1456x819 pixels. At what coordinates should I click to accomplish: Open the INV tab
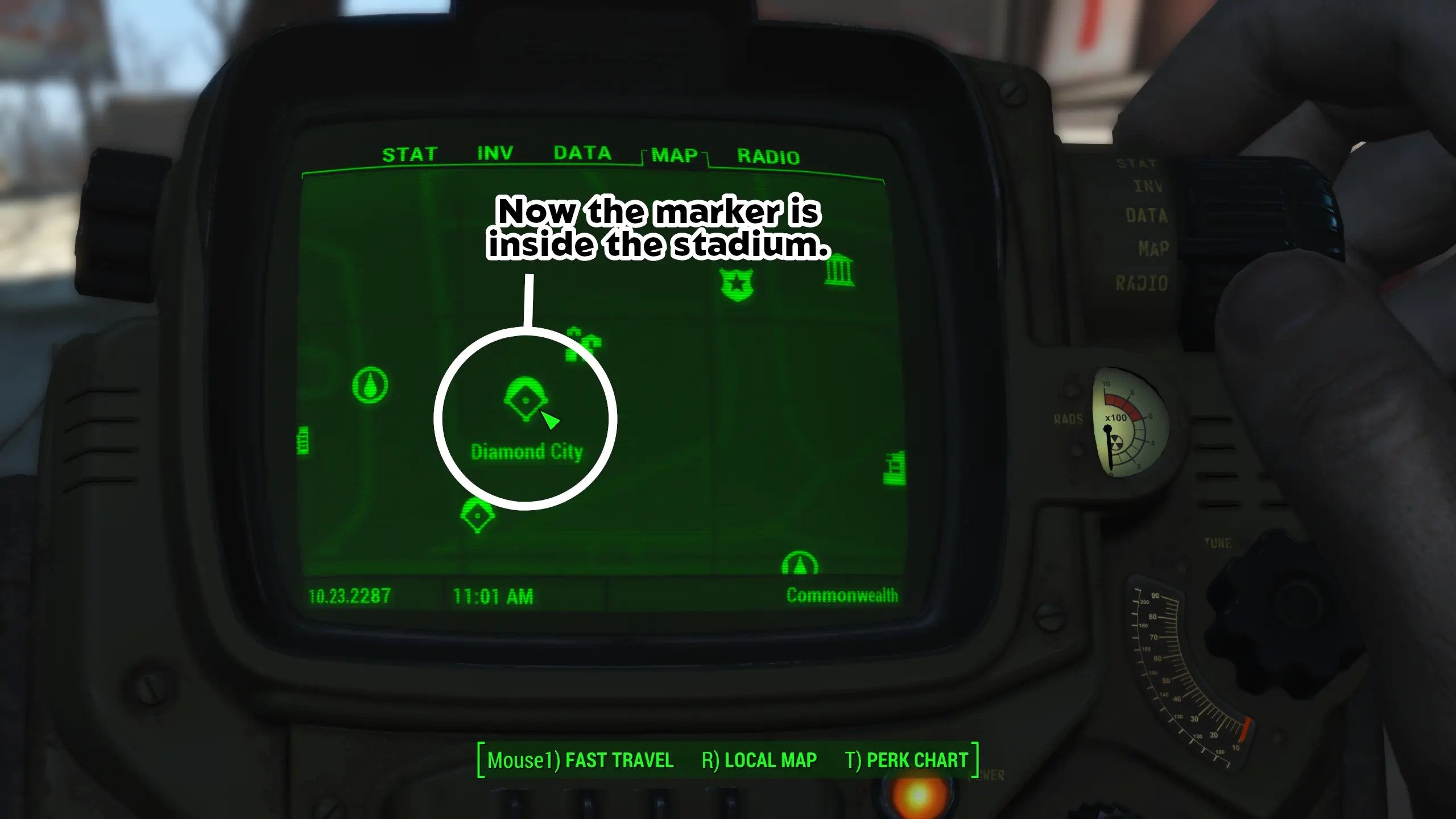(x=495, y=153)
